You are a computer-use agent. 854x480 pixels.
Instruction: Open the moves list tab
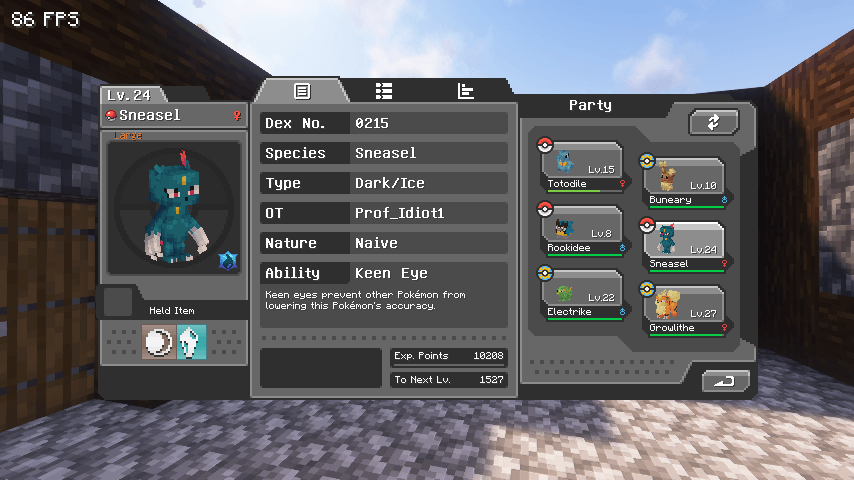click(x=384, y=91)
